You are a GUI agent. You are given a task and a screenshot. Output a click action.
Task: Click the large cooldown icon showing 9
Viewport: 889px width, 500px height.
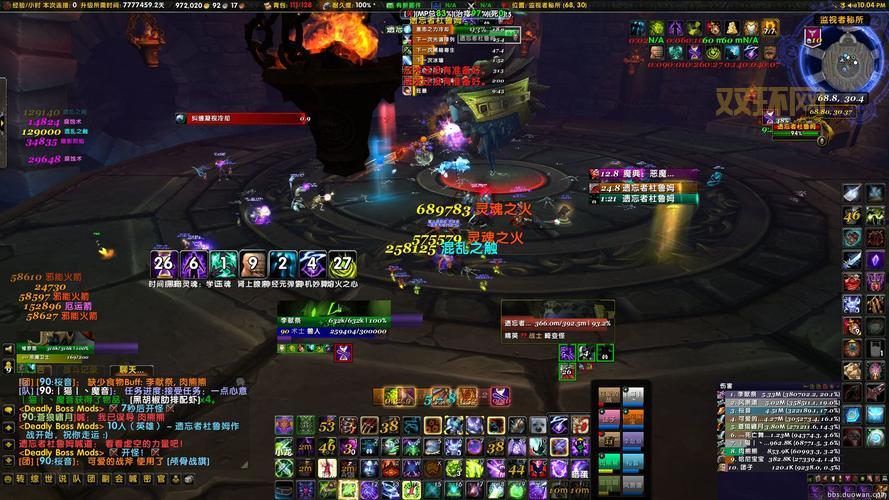(x=254, y=265)
